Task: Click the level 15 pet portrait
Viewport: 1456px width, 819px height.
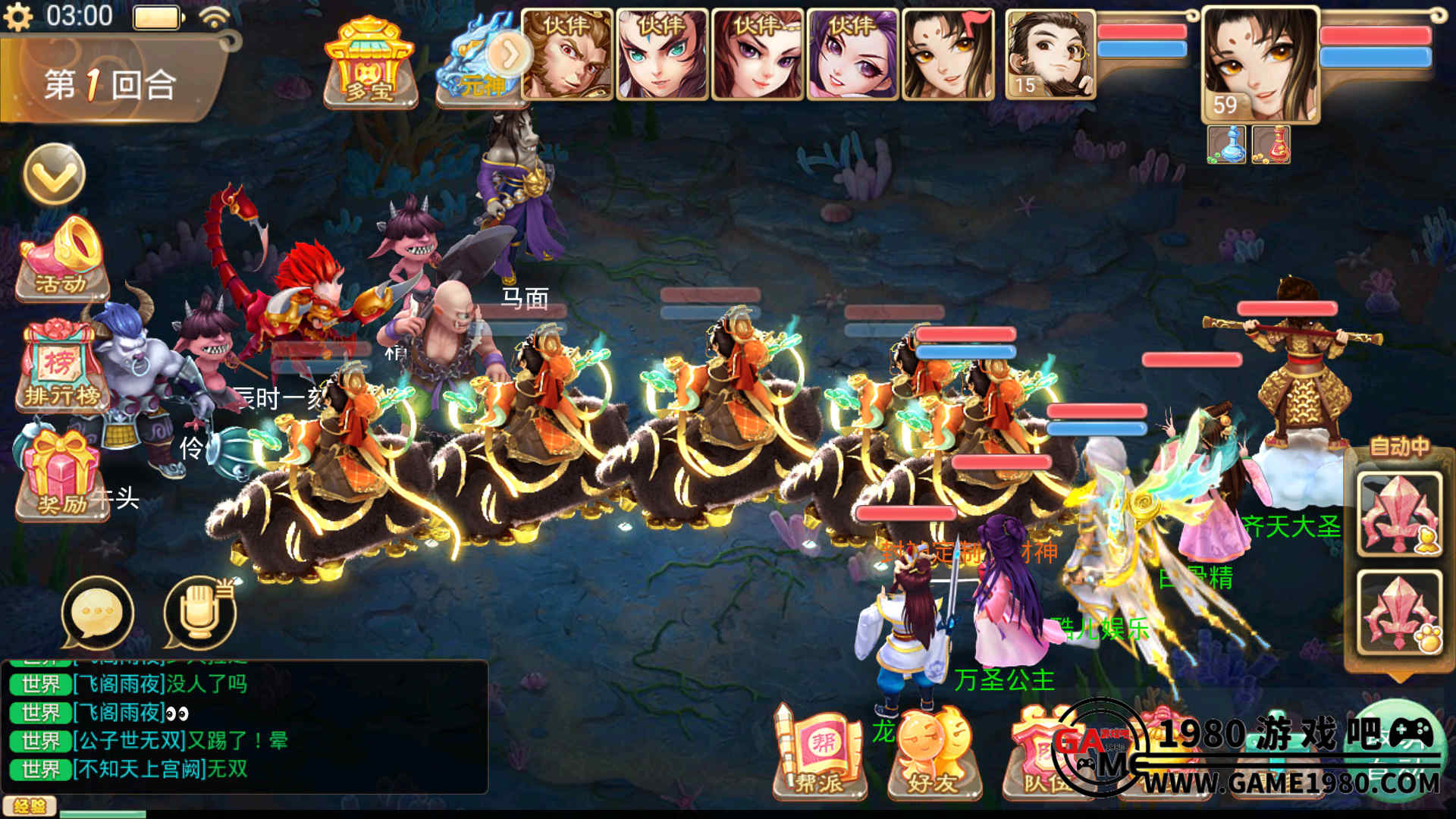Action: [1050, 55]
